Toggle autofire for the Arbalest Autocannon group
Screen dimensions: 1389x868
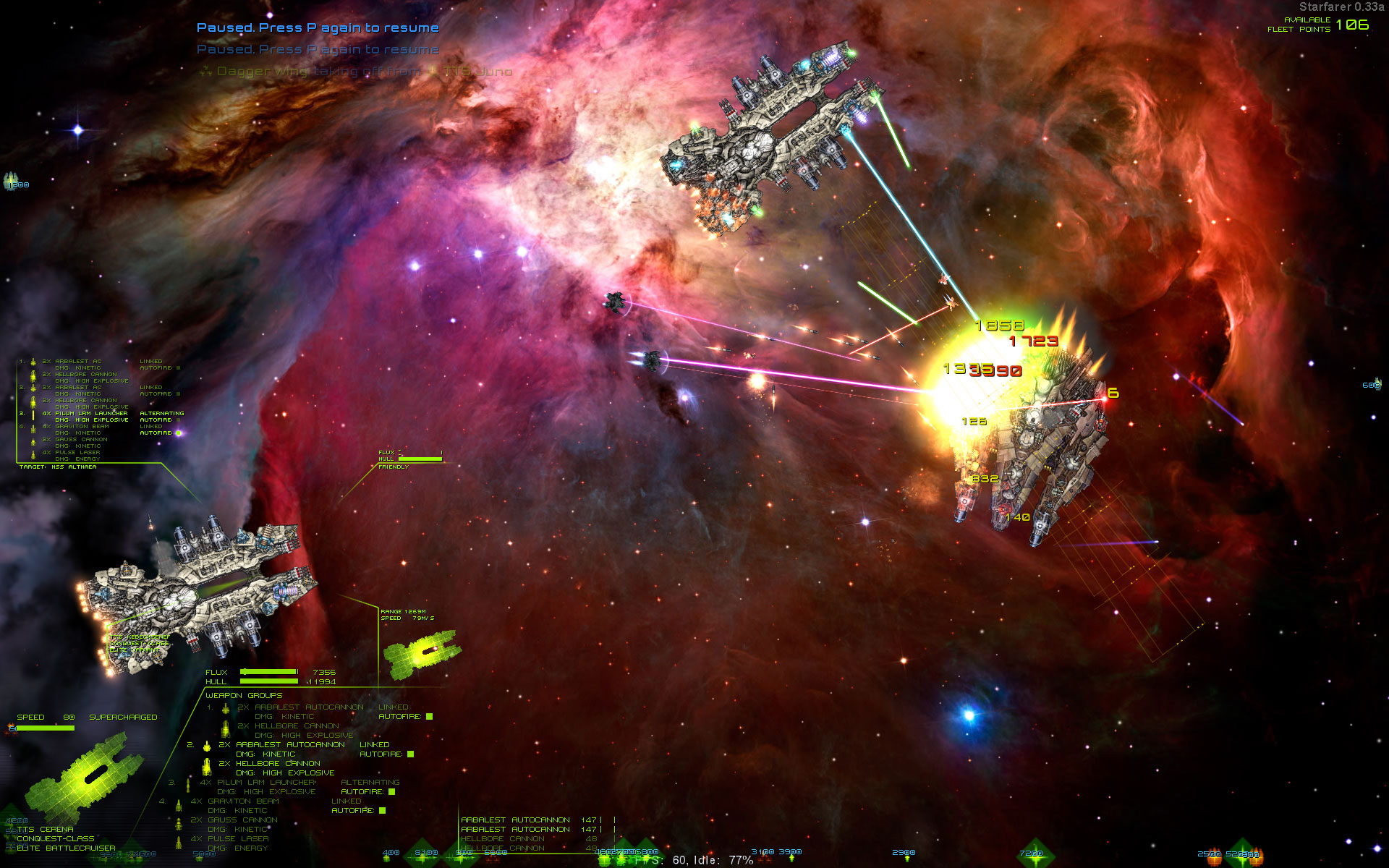(429, 717)
